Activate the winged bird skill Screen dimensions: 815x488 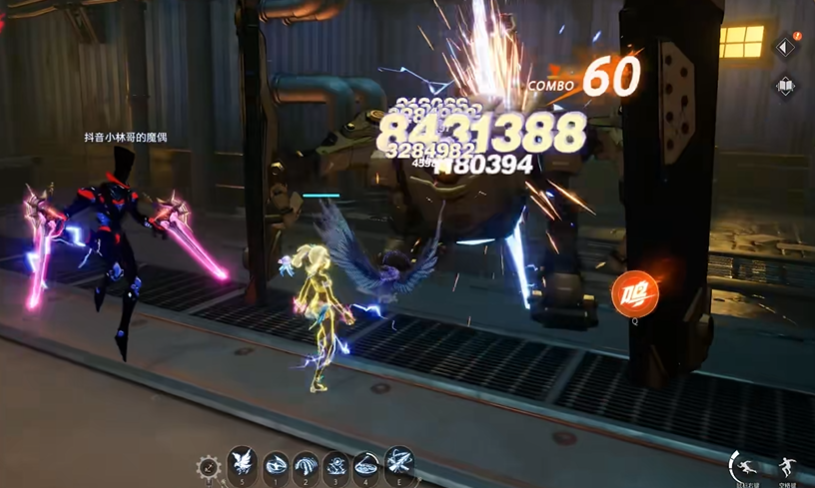(x=241, y=464)
